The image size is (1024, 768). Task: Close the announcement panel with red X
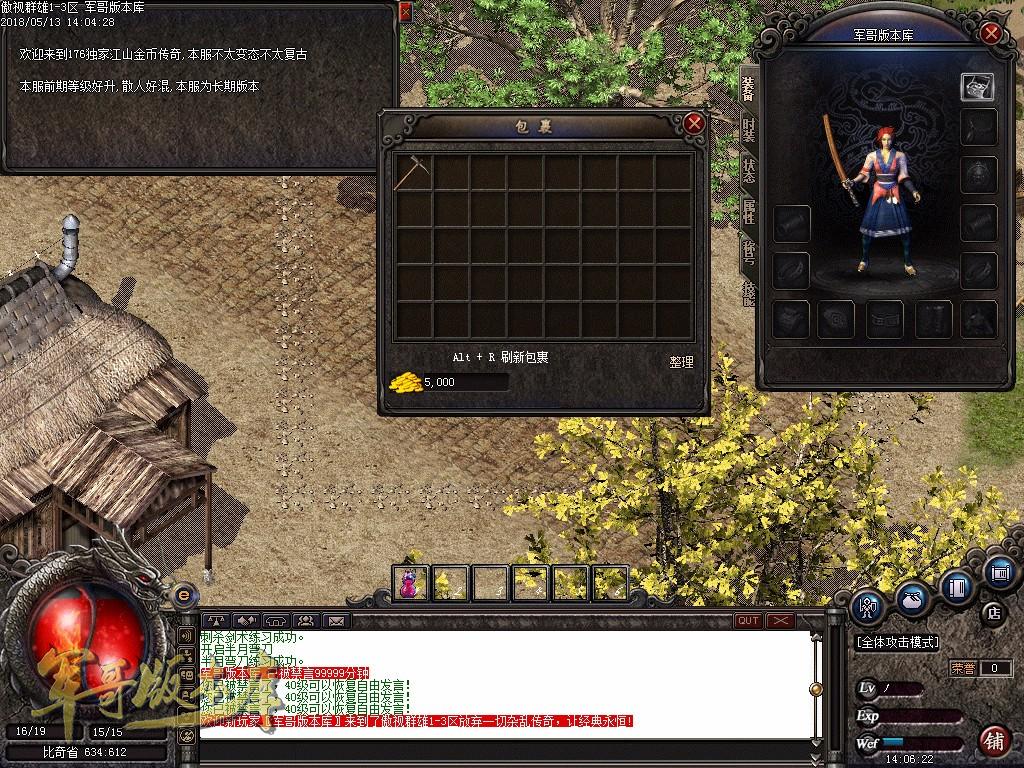(x=405, y=11)
